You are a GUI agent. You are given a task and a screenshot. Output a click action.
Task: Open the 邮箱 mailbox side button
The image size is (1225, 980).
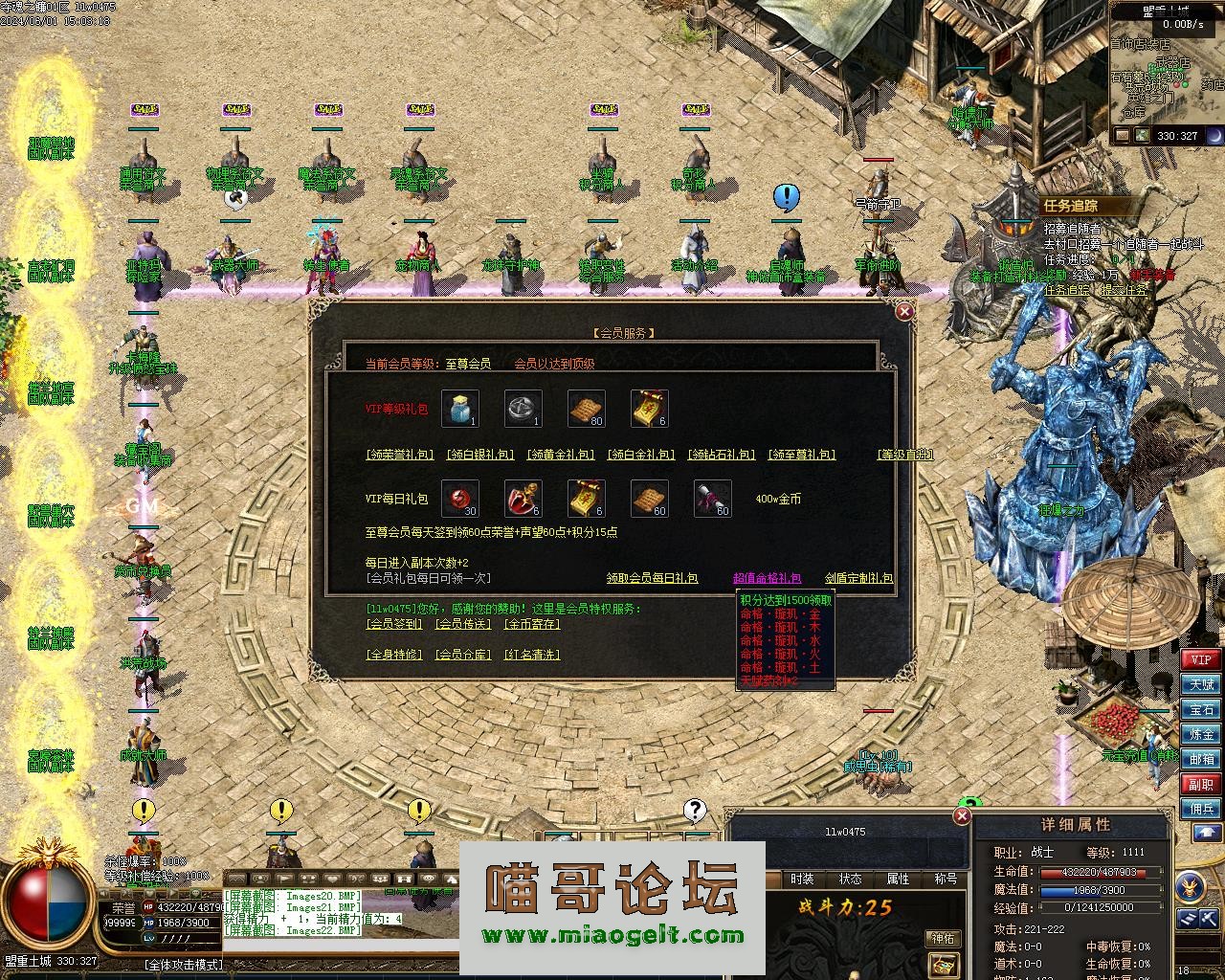pyautogui.click(x=1201, y=759)
